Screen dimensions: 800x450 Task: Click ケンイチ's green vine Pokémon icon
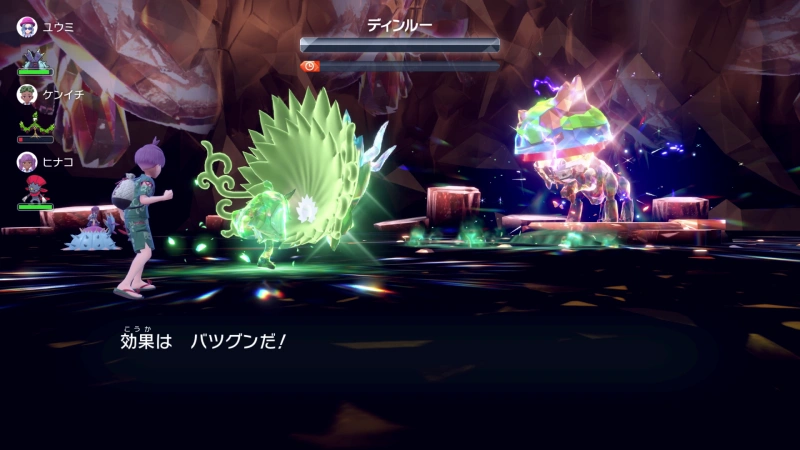coord(34,124)
